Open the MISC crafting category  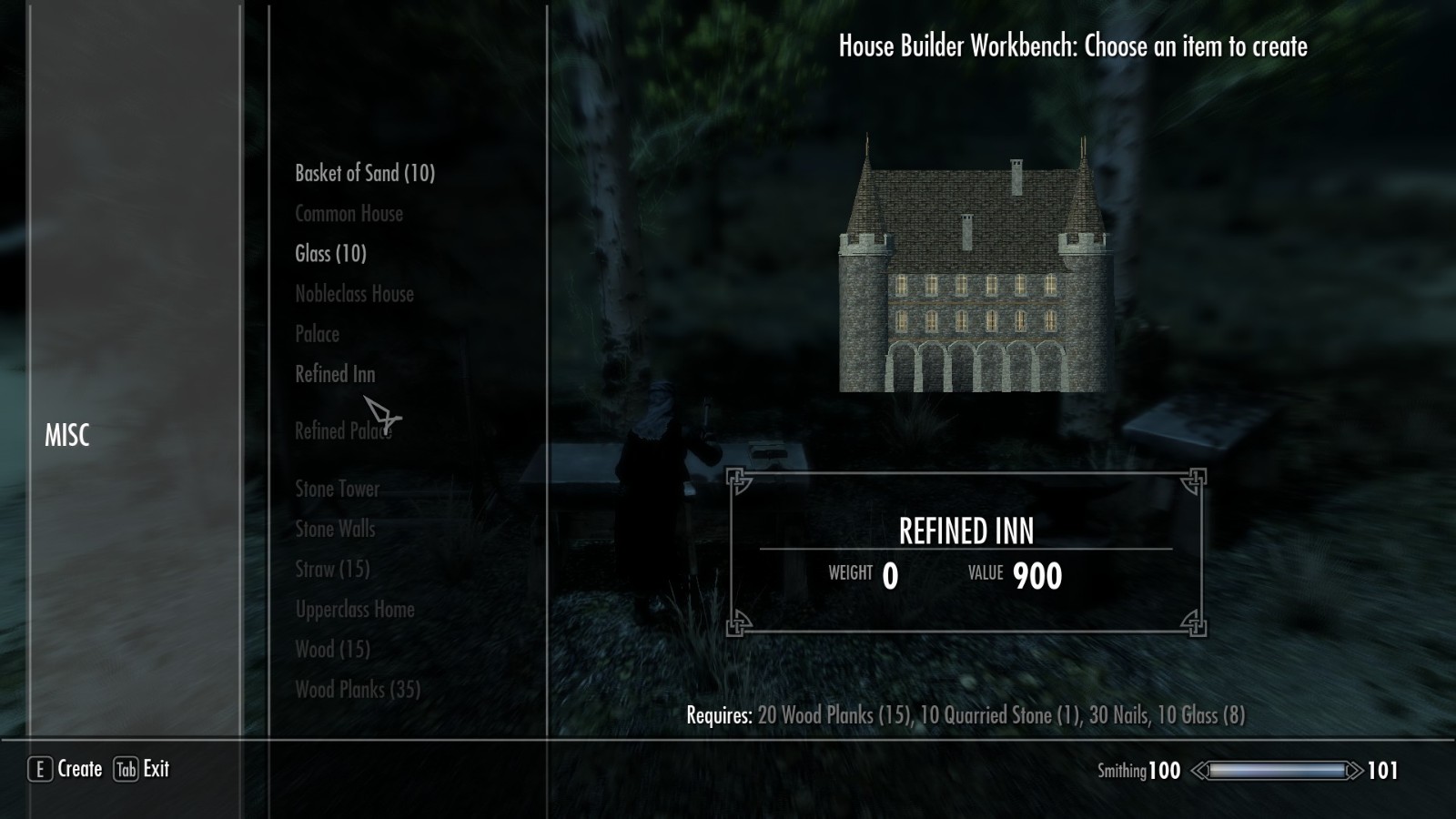click(x=67, y=436)
